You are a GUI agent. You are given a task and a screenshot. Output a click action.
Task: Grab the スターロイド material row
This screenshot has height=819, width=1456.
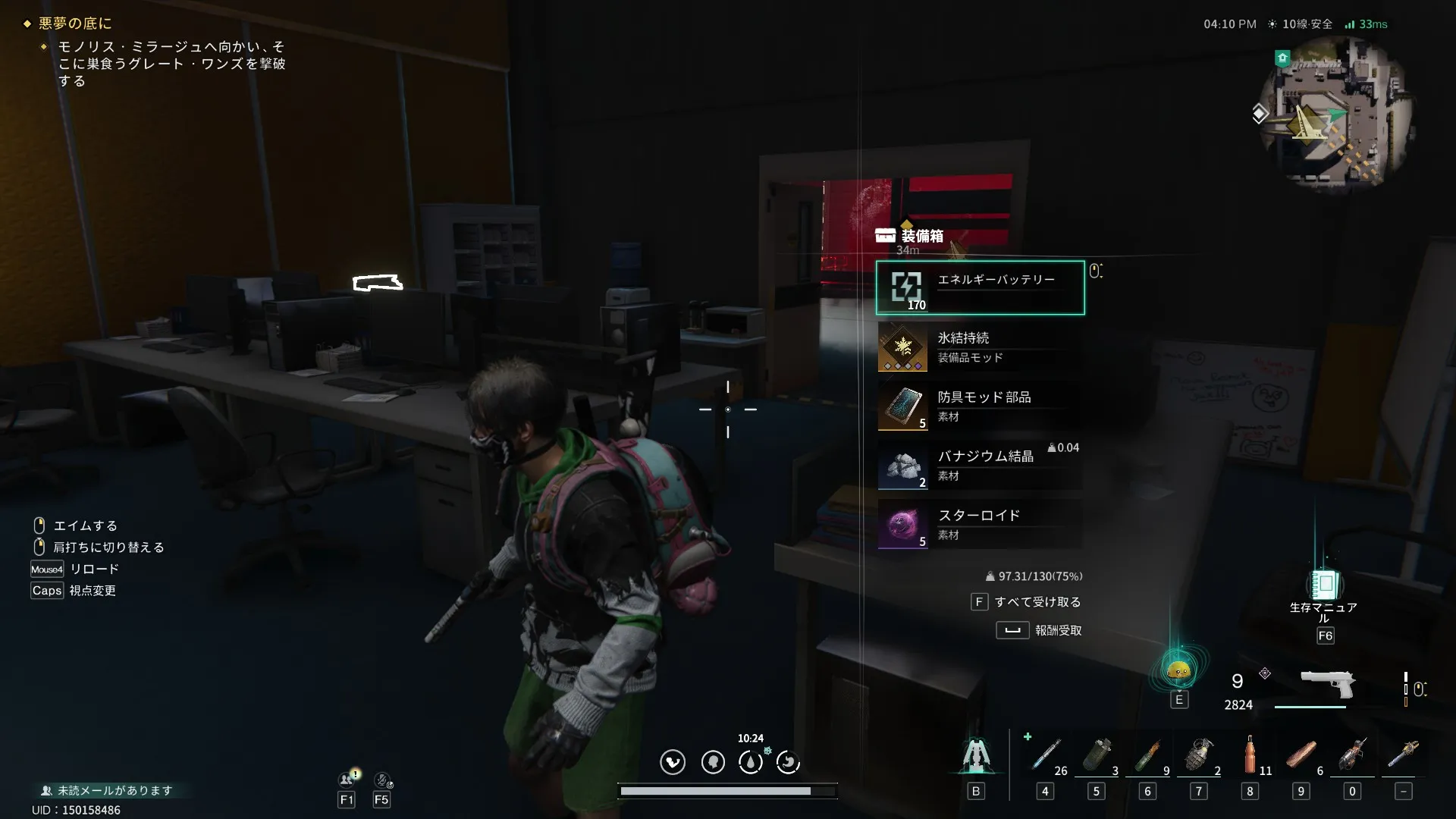coord(980,525)
